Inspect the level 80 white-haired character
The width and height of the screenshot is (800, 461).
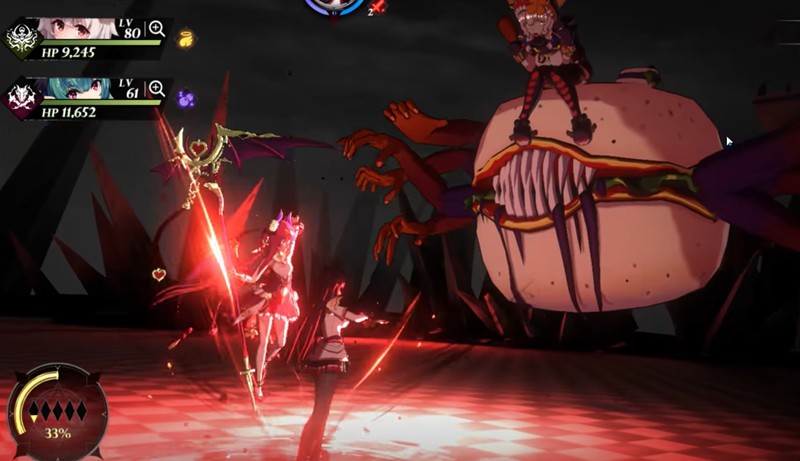(157, 30)
